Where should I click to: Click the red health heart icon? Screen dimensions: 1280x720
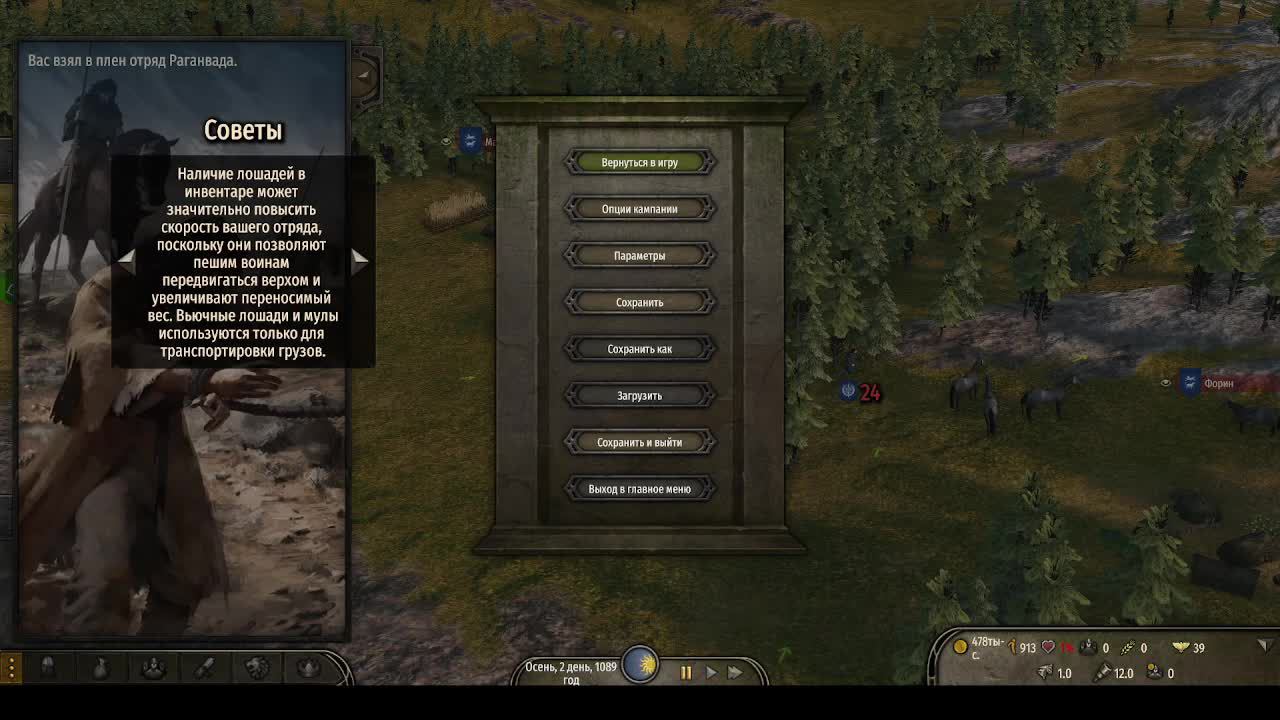[x=1047, y=647]
